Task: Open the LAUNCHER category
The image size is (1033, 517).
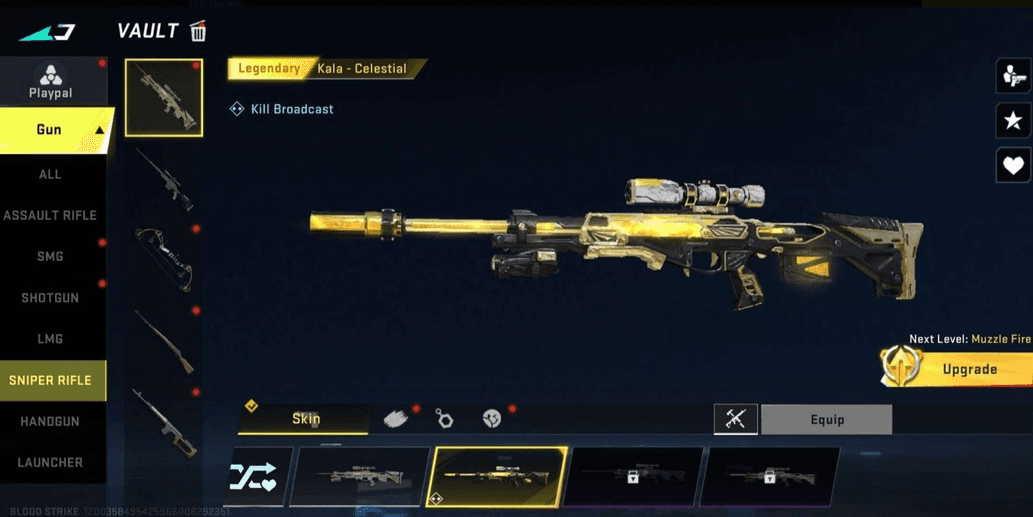Action: (x=50, y=462)
